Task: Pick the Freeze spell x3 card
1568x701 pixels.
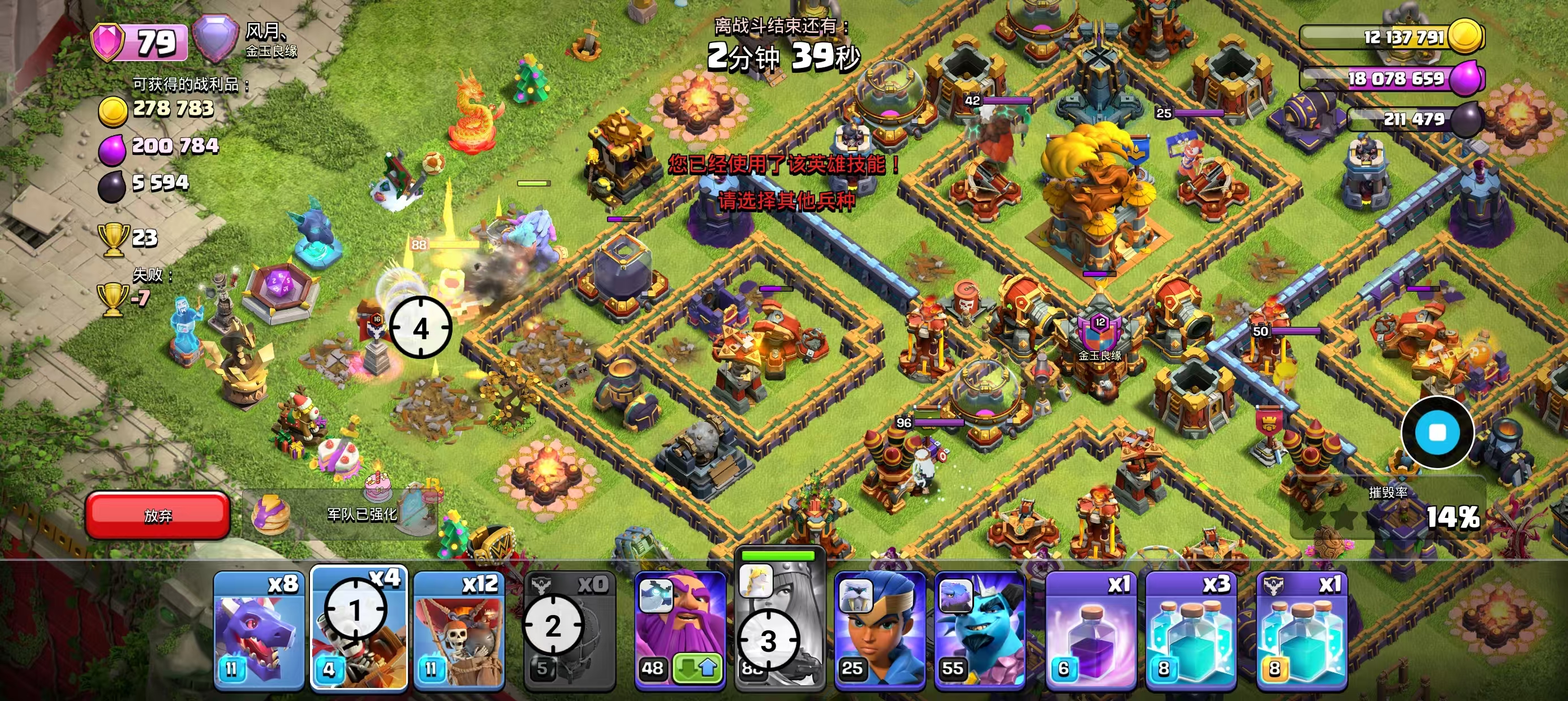Action: point(1191,630)
